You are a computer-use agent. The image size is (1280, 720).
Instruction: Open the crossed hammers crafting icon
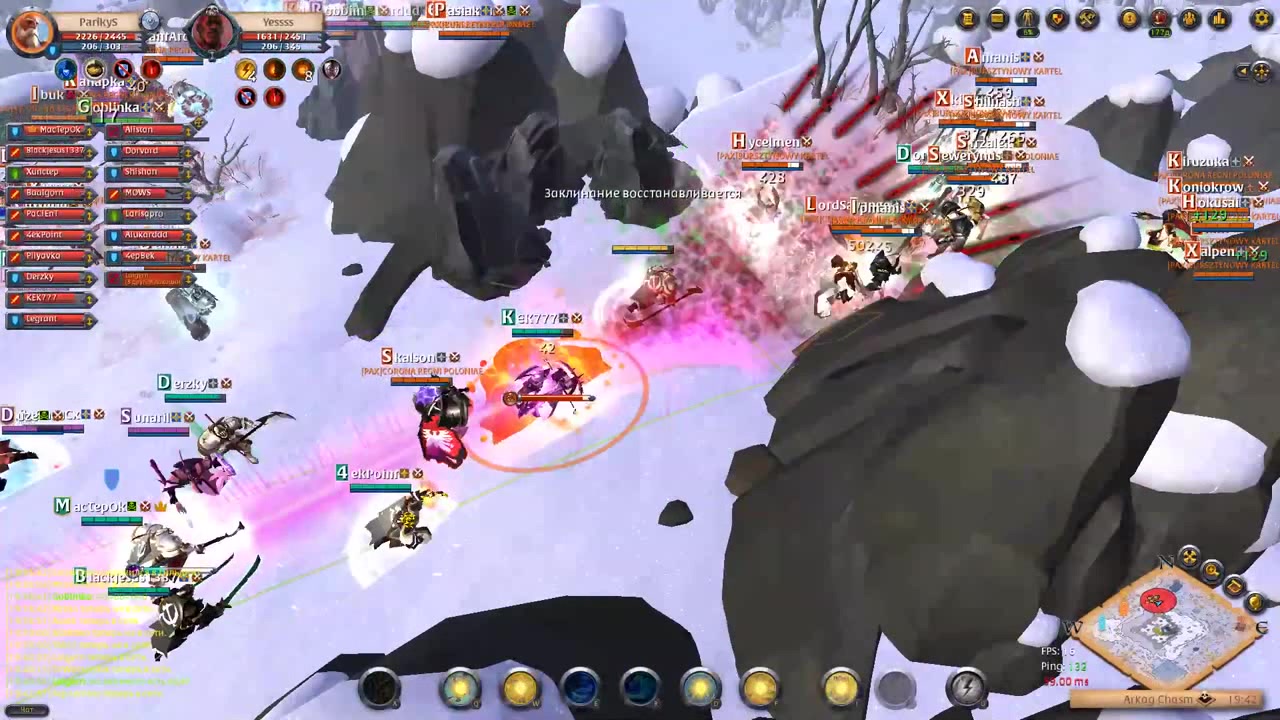[1087, 19]
